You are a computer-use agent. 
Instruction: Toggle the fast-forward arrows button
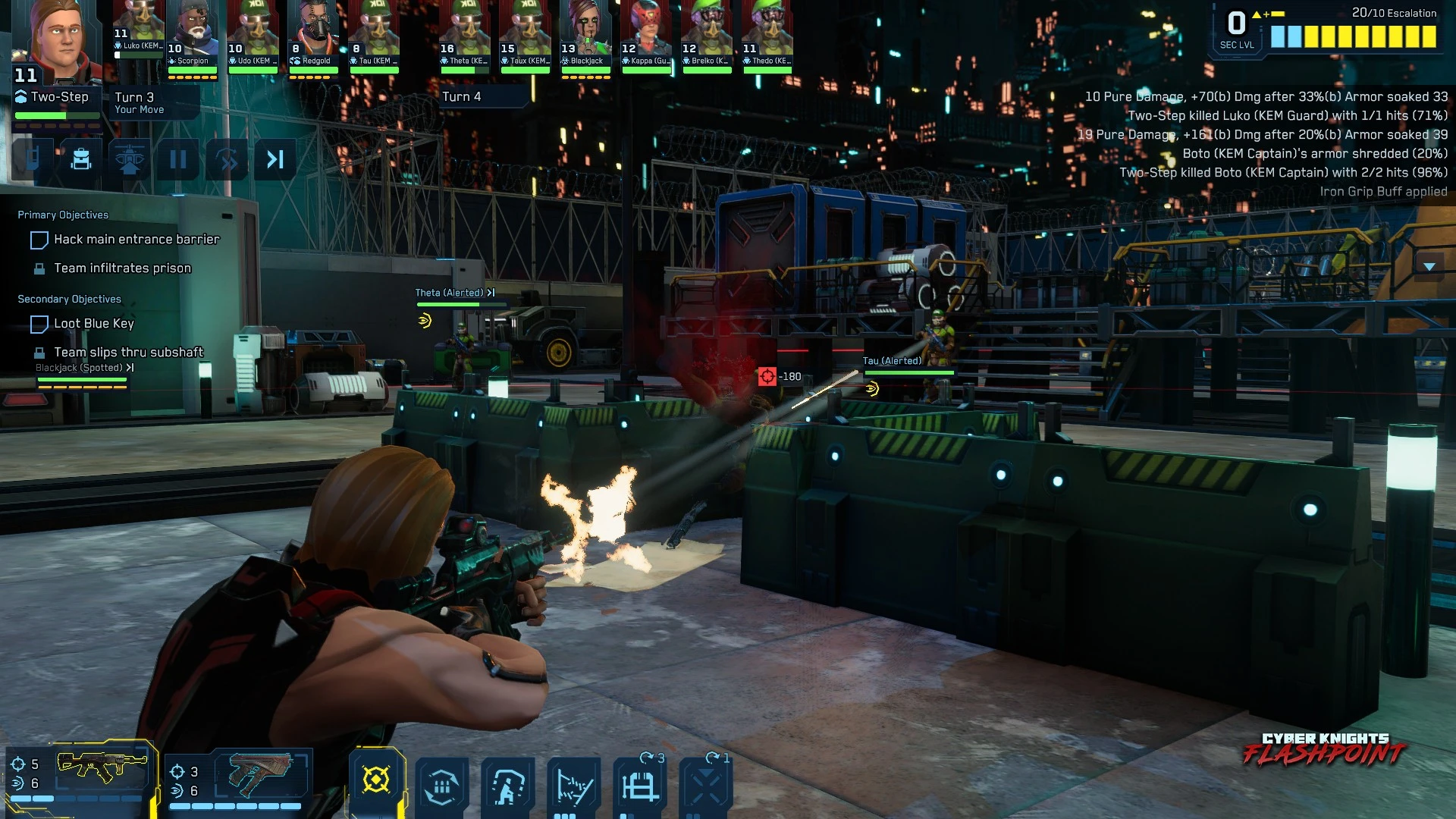227,159
